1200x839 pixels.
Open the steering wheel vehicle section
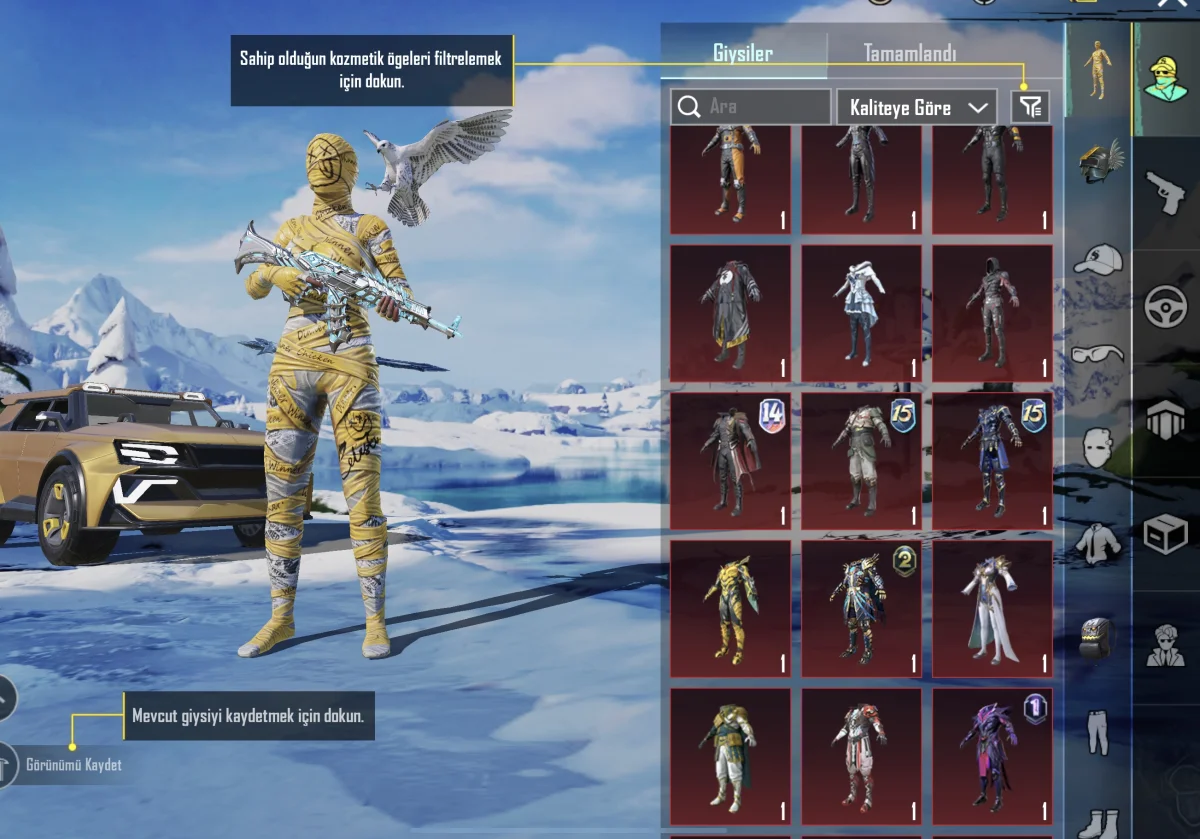click(1166, 306)
